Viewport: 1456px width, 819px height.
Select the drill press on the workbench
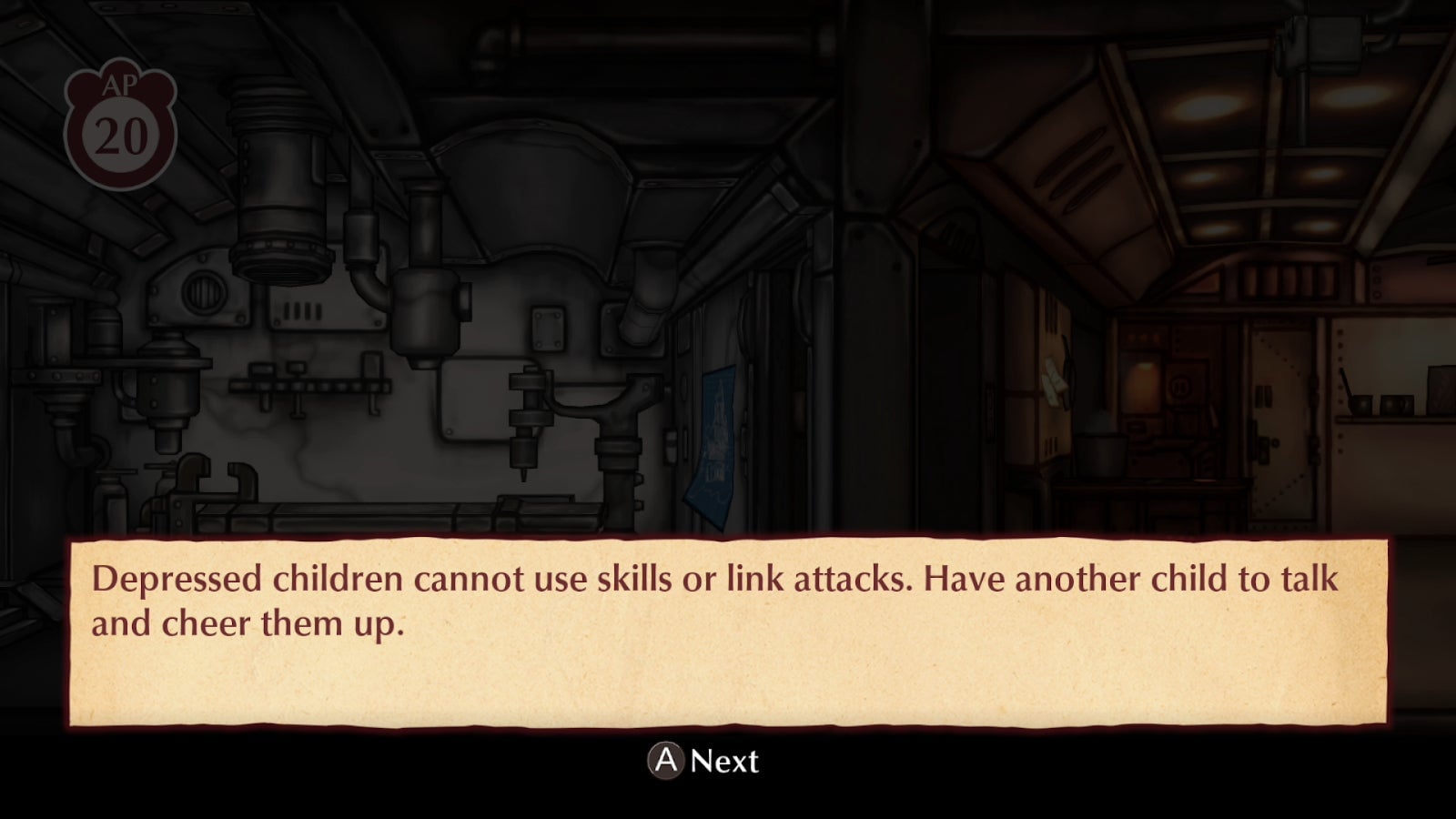526,419
